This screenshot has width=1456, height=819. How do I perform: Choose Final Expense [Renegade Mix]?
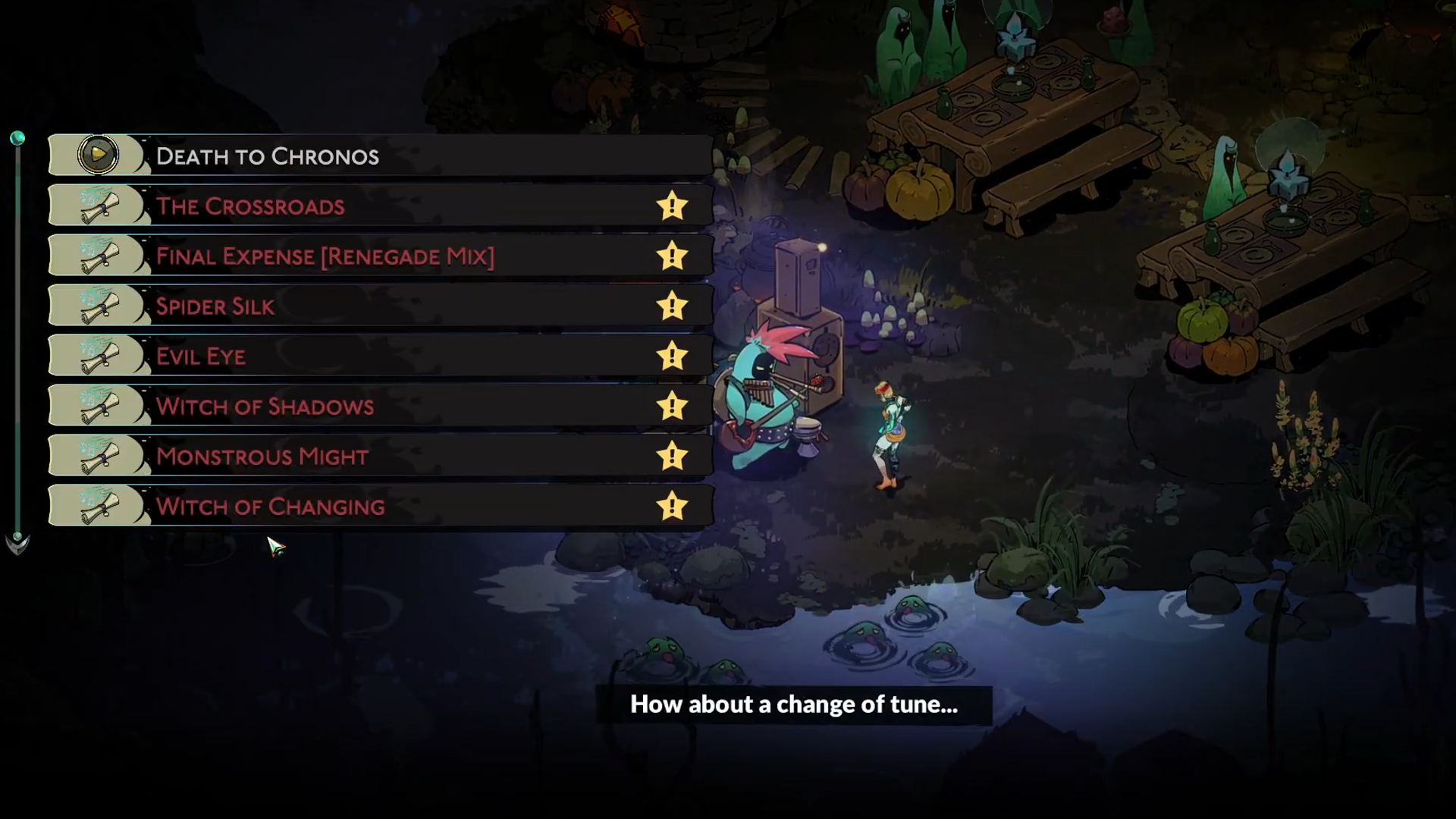379,256
